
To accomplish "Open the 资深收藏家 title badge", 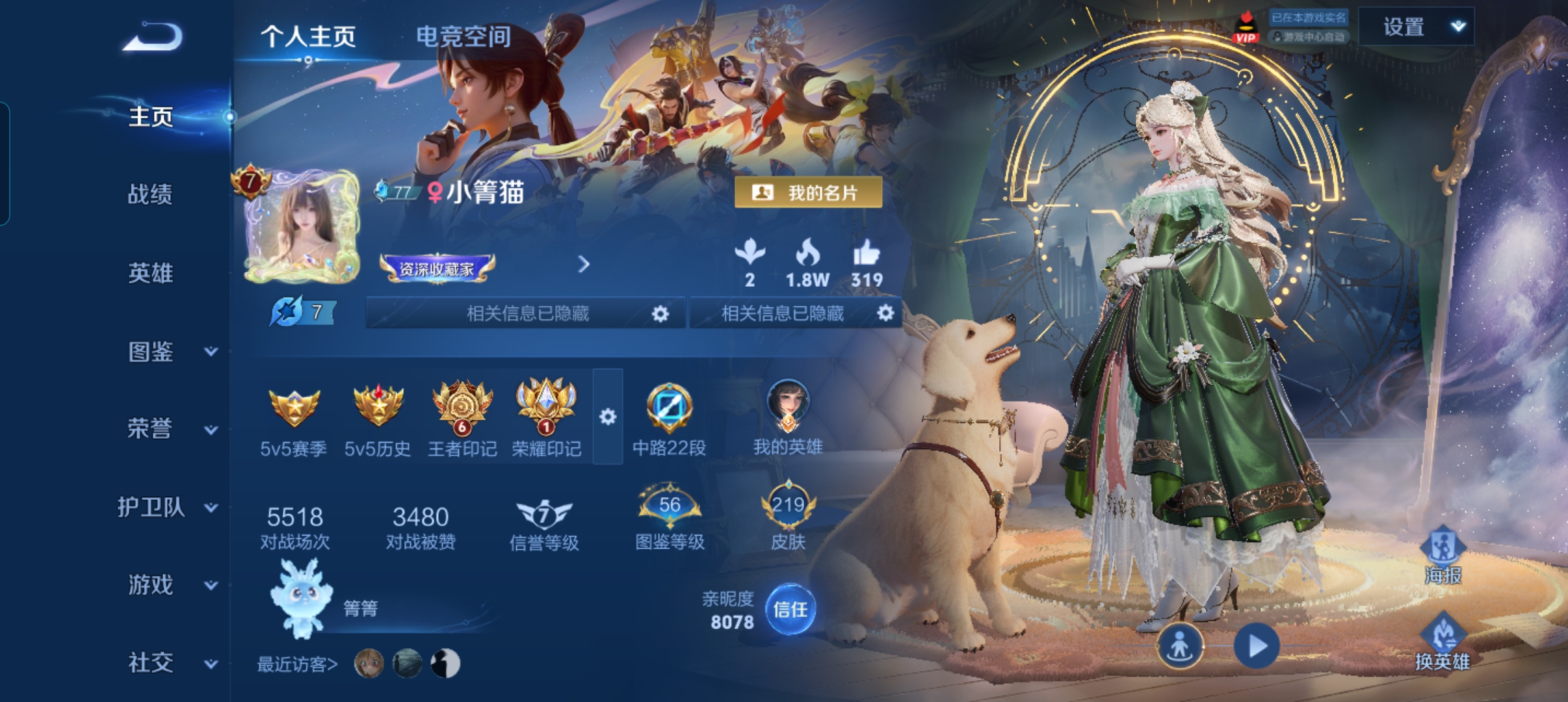I will tap(437, 268).
